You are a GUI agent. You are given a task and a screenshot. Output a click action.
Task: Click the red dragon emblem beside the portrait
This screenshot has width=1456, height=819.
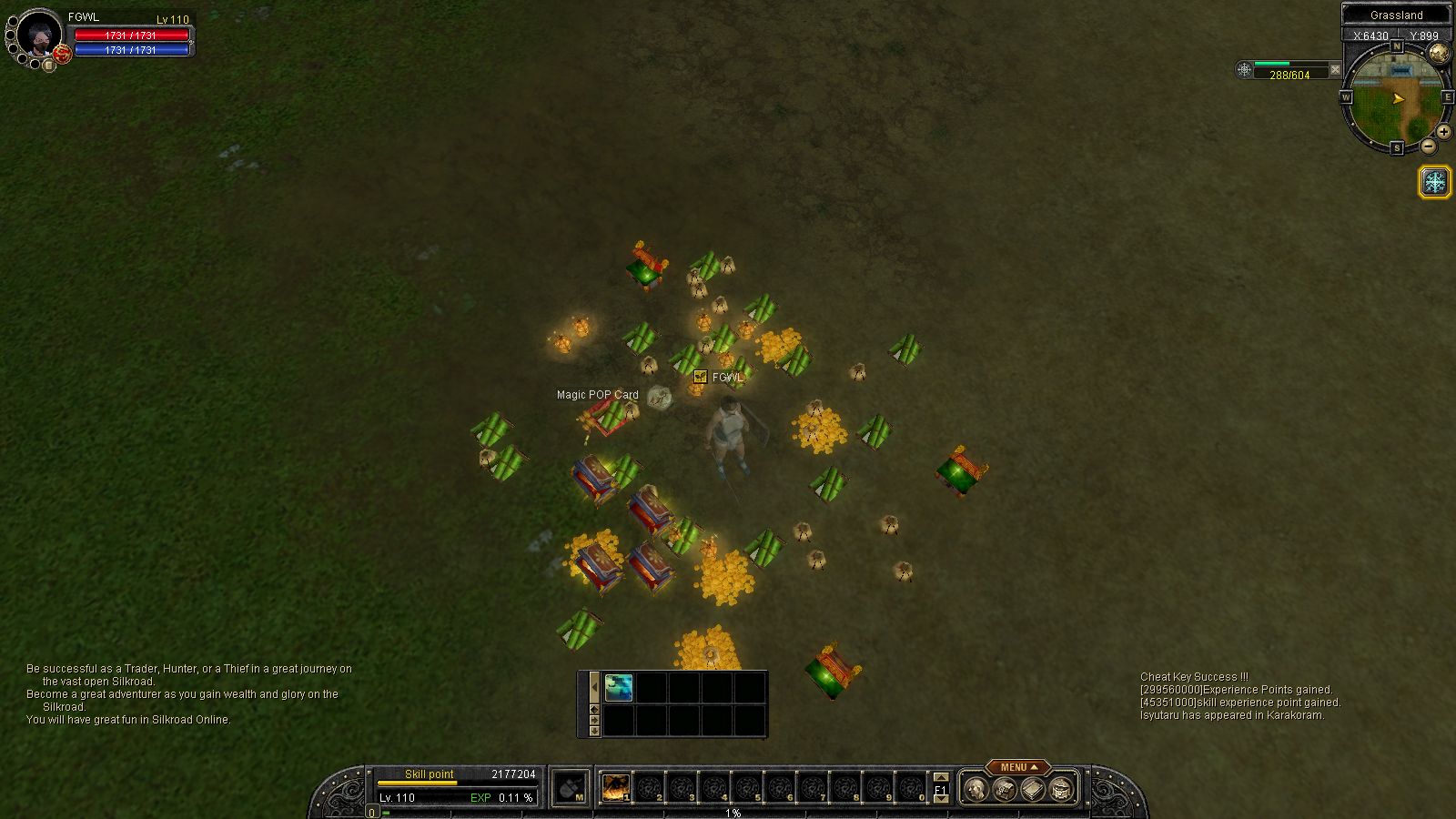tap(62, 54)
